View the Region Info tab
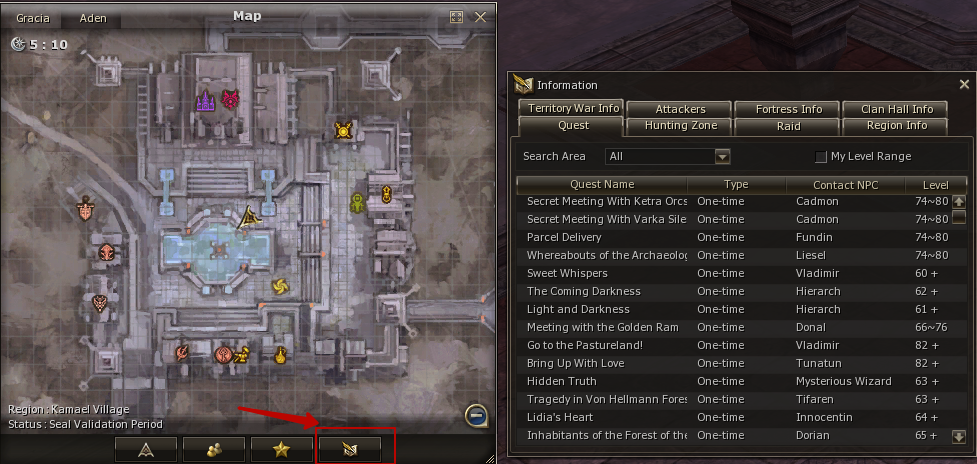977x464 pixels. click(x=896, y=126)
